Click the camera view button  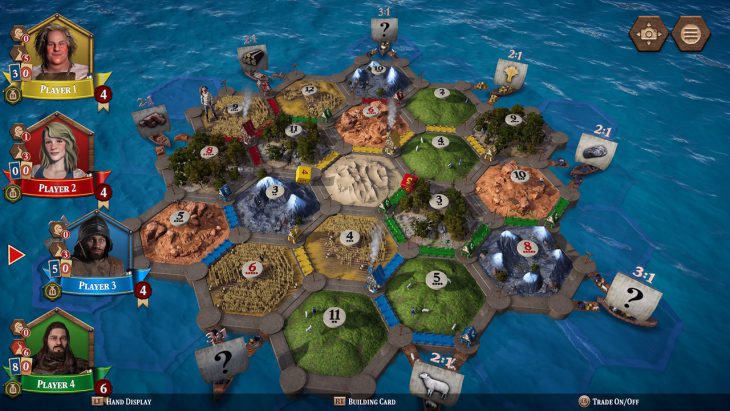pos(648,33)
